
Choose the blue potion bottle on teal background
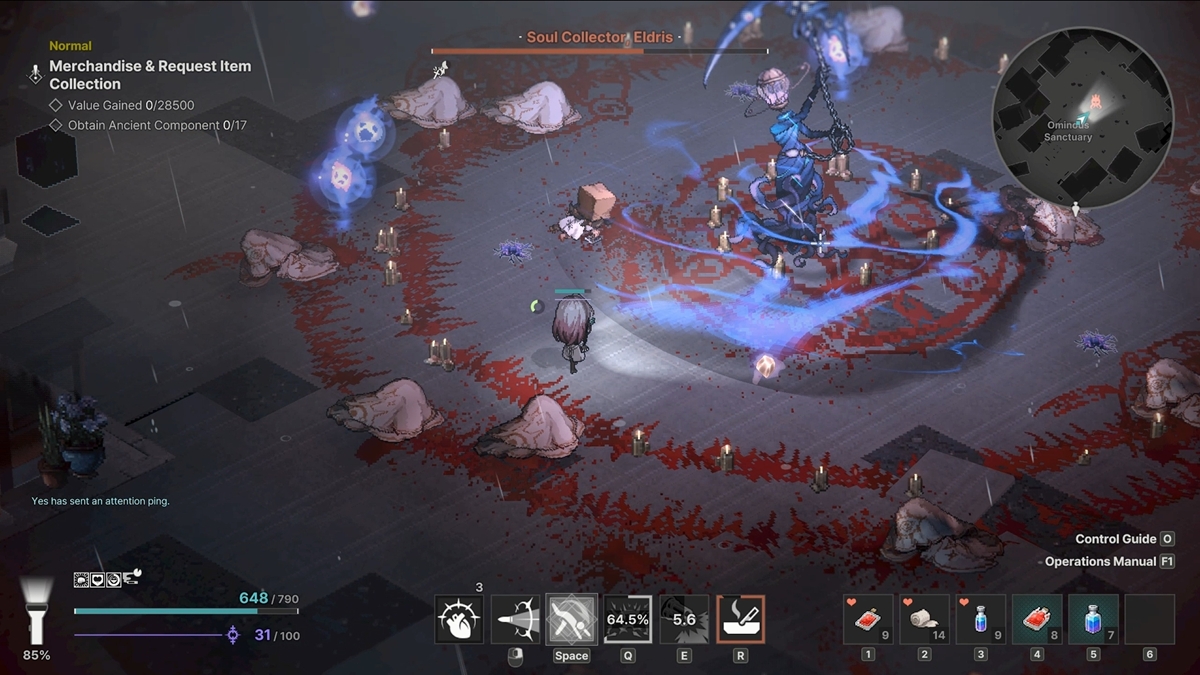pyautogui.click(x=1093, y=620)
